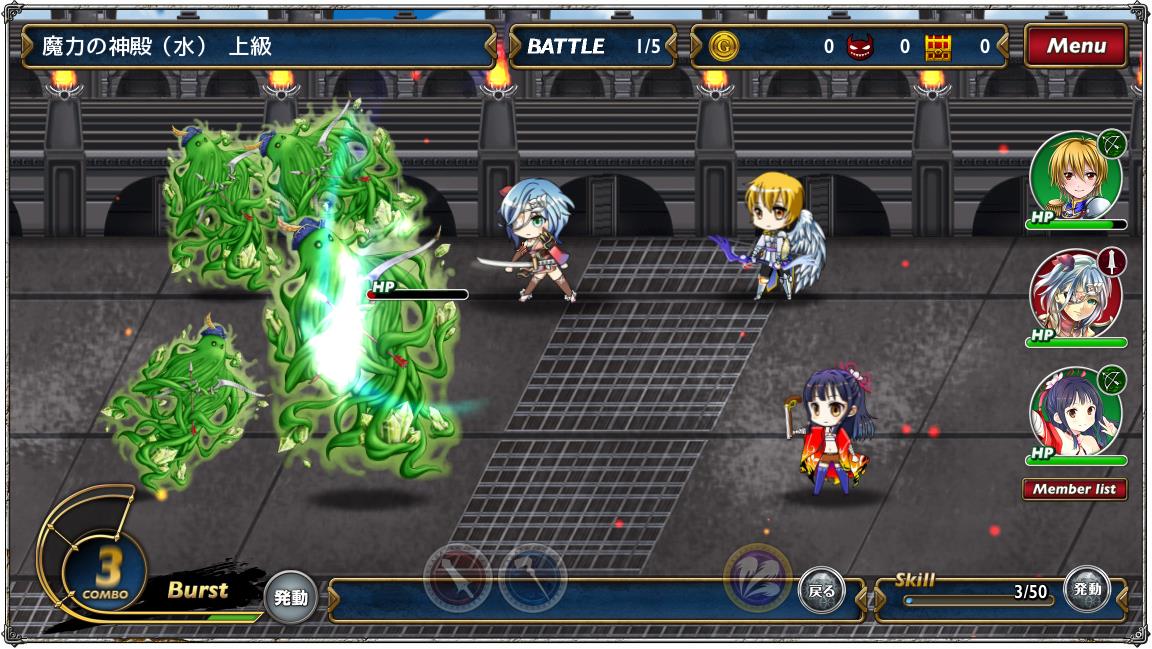Activate Burst with the 発動 button
The width and height of the screenshot is (1152, 649).
click(290, 598)
